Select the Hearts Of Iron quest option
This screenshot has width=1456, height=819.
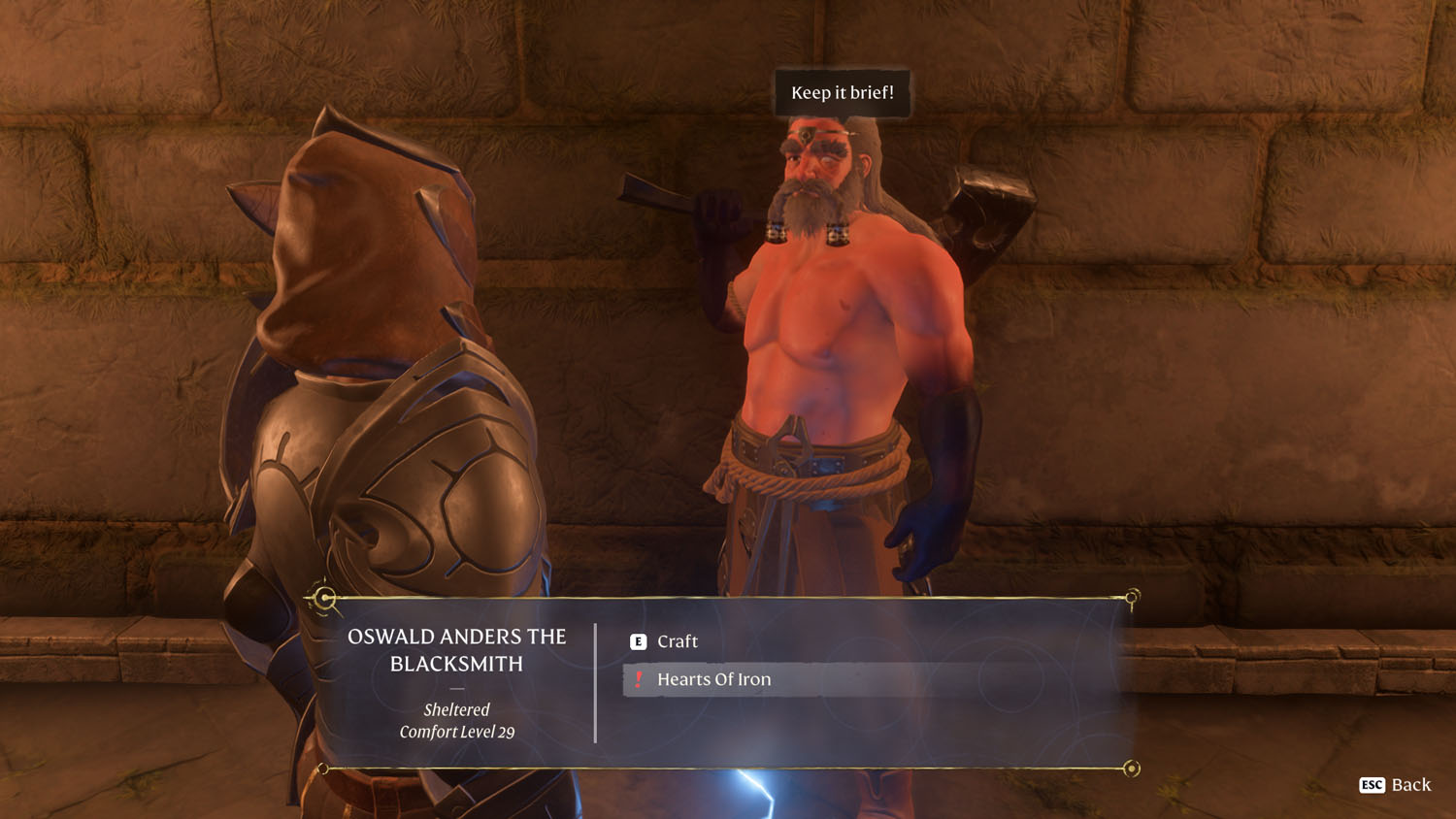[713, 679]
